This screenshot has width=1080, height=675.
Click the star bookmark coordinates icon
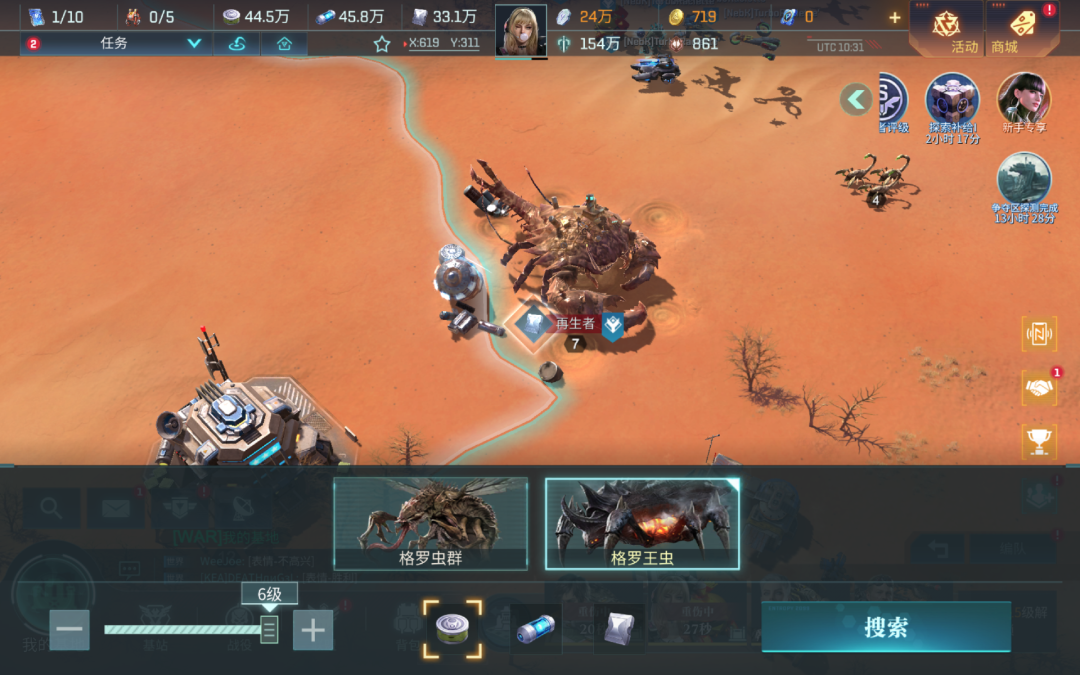[x=382, y=44]
